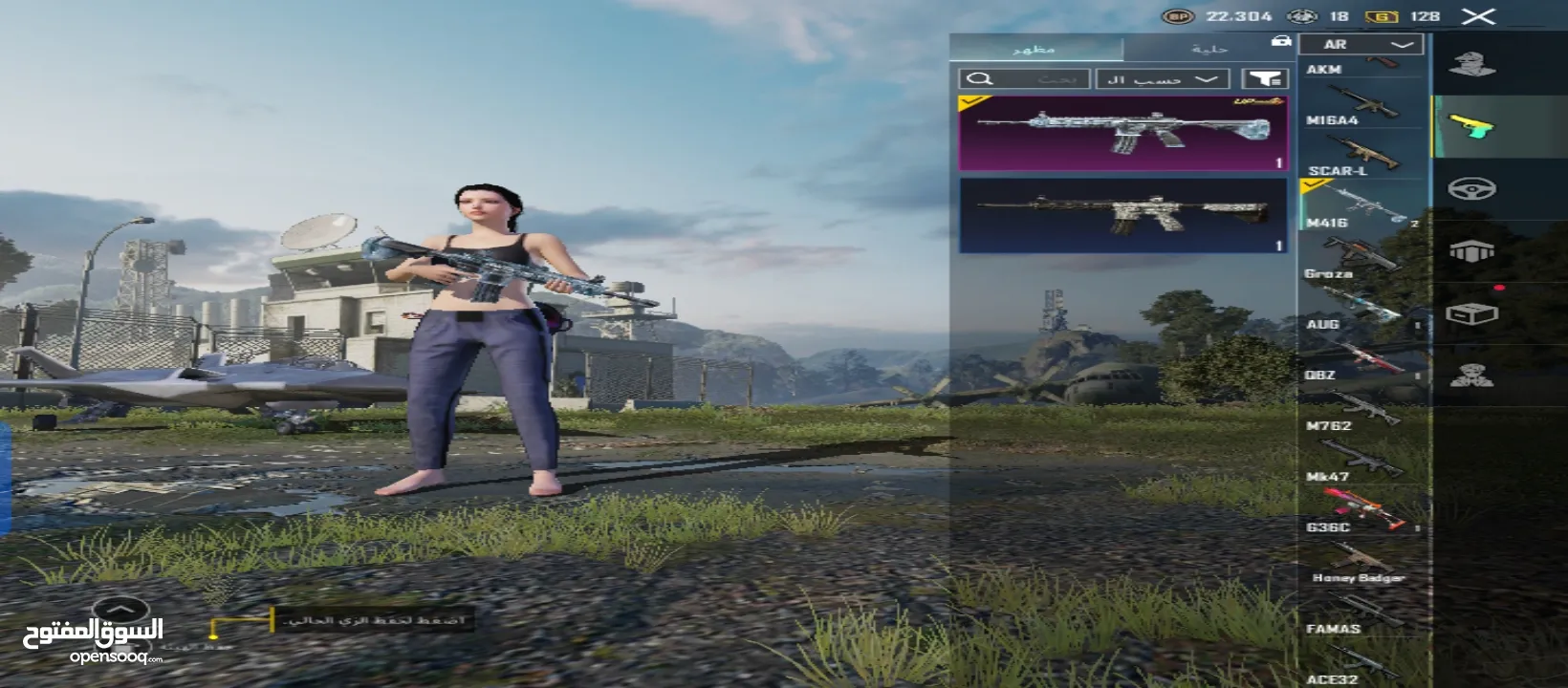Screen dimensions: 1568x688
Task: Equip the glacier M416 skin on purple background
Action: pos(1122,133)
